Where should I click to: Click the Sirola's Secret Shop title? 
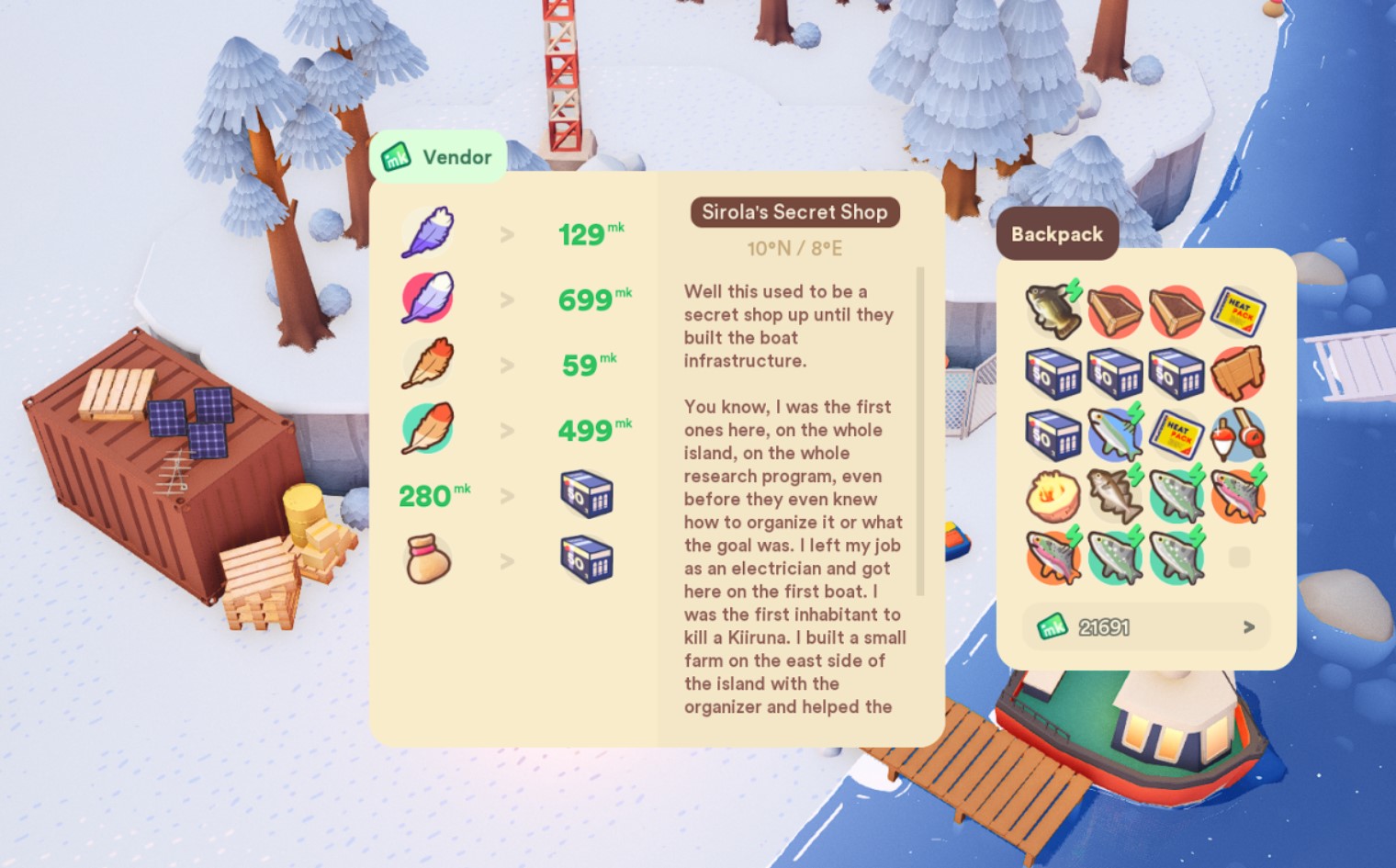tap(794, 212)
